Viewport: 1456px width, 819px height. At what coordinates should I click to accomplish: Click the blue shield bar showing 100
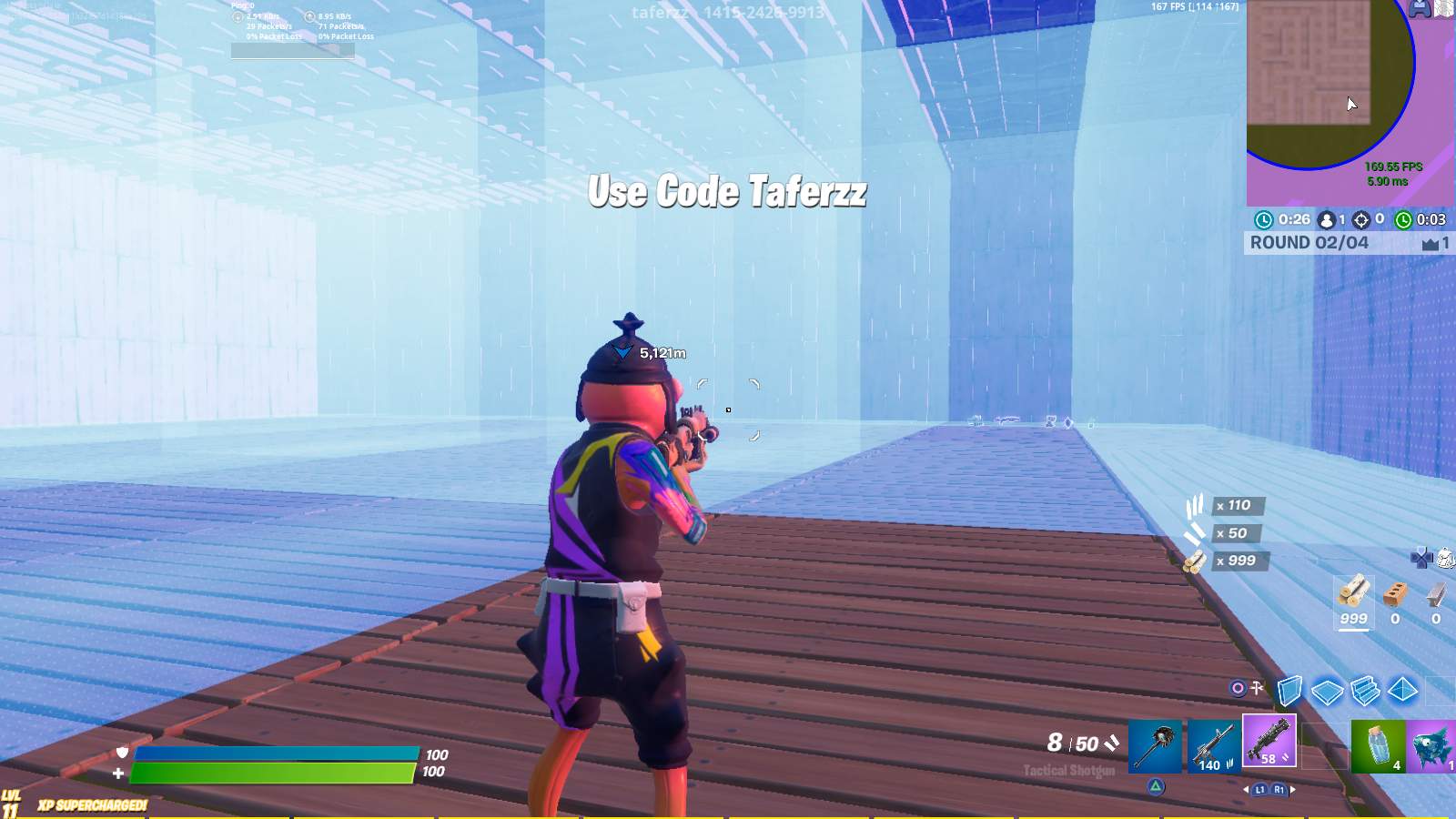coord(273,753)
